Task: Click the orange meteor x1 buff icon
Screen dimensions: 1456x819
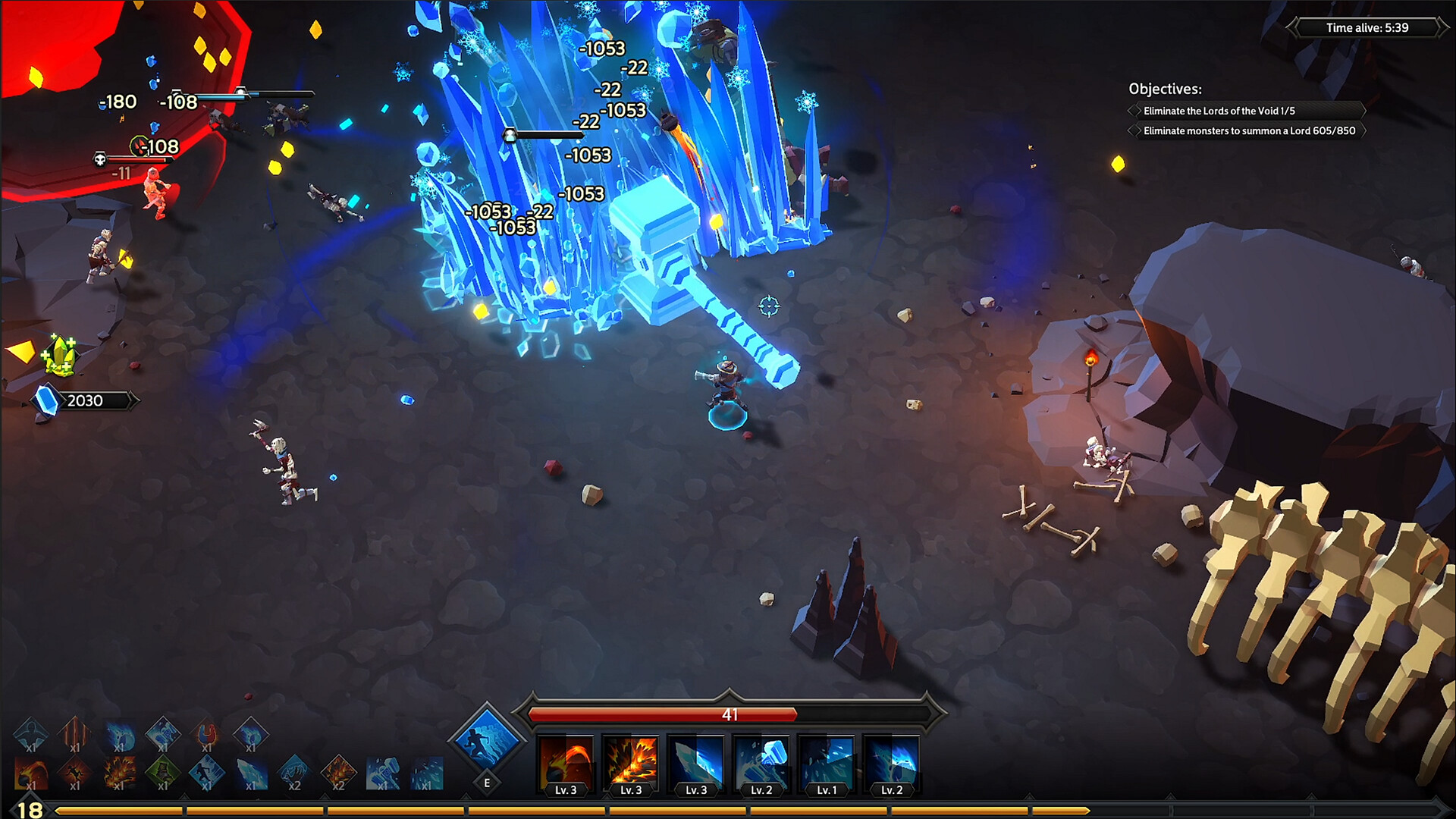Action: click(30, 773)
